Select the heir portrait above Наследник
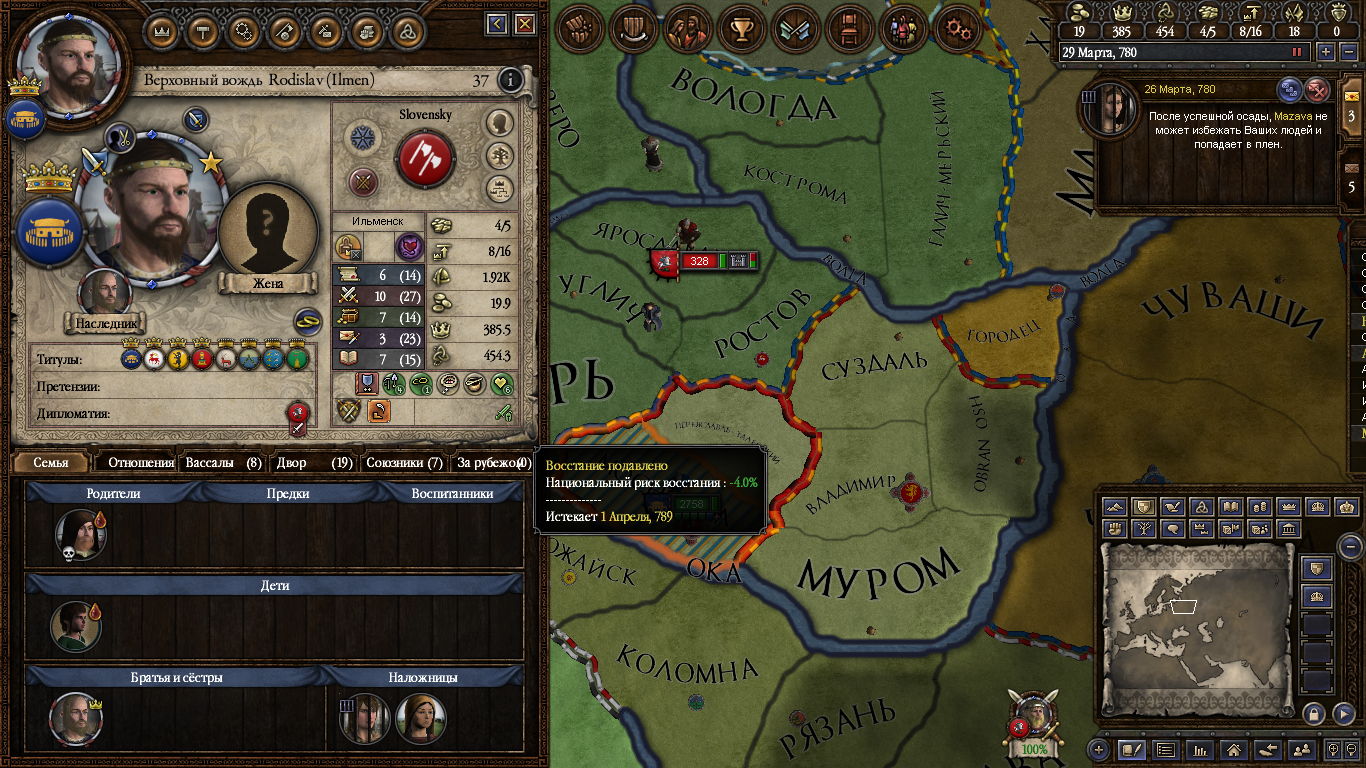Screen dimensions: 1366x768 tap(106, 293)
